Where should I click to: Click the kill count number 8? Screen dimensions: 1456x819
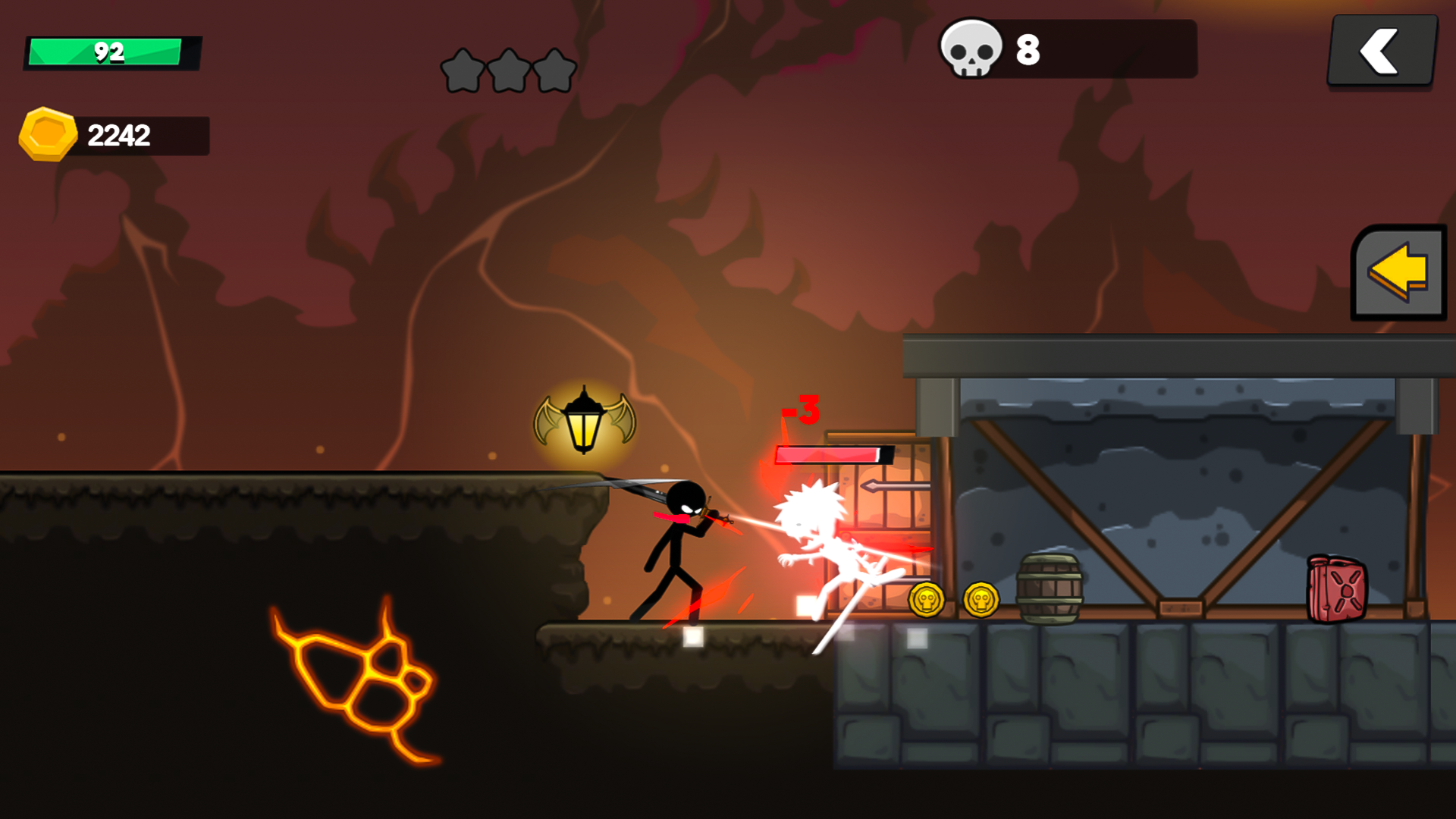coord(1028,52)
